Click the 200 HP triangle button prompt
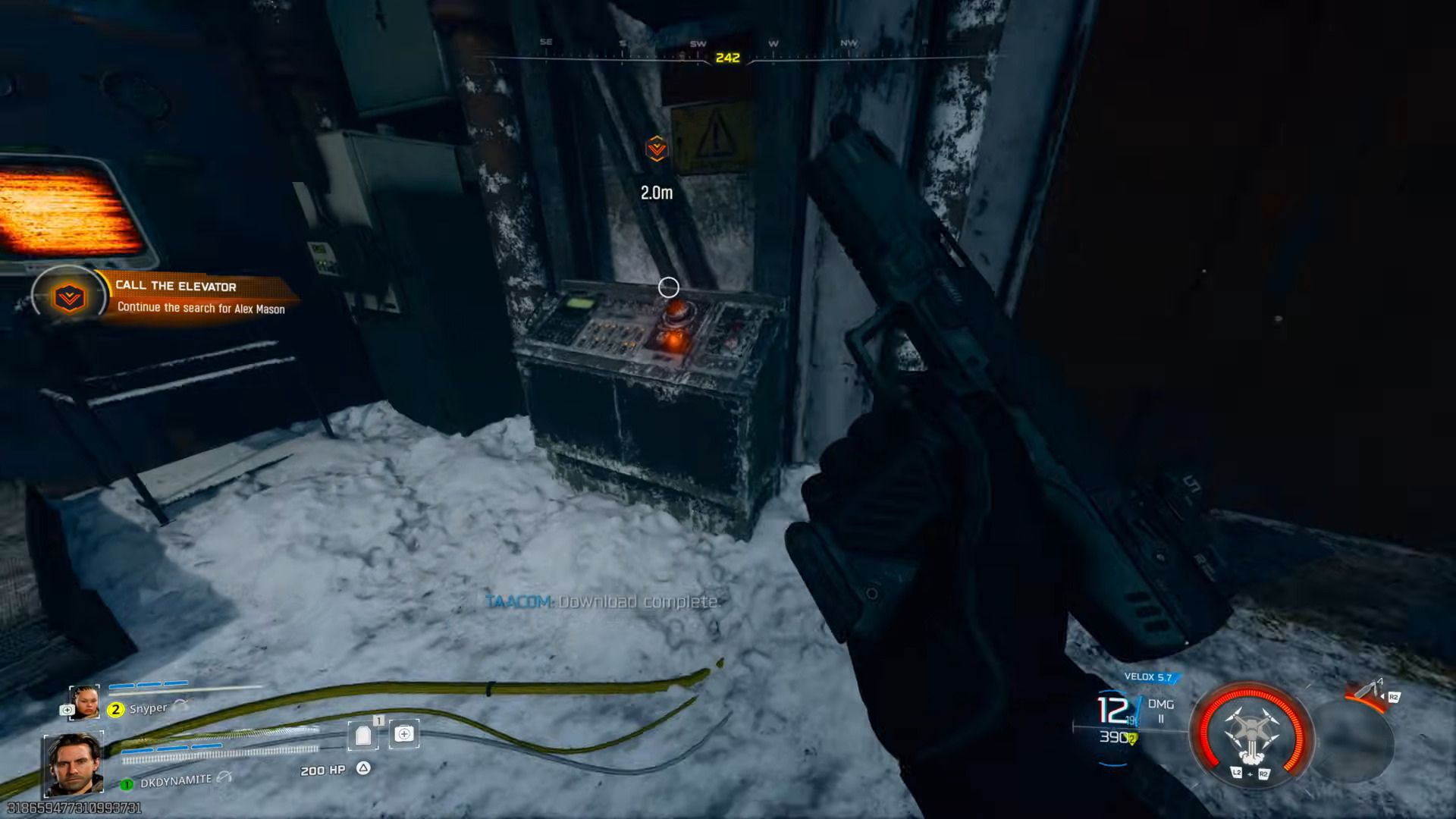This screenshot has height=819, width=1456. click(x=363, y=768)
